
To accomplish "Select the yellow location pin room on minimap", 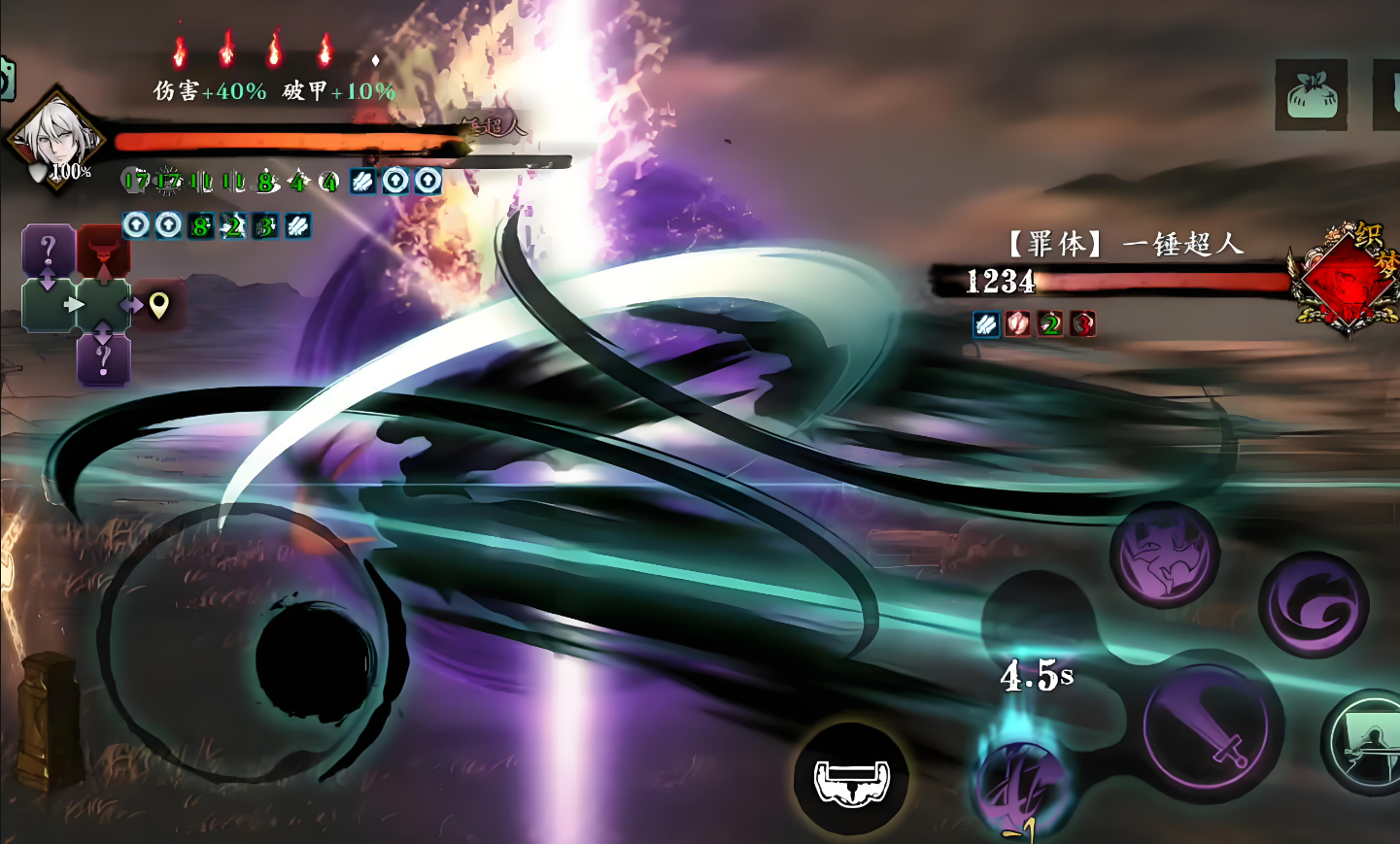I will 158,305.
